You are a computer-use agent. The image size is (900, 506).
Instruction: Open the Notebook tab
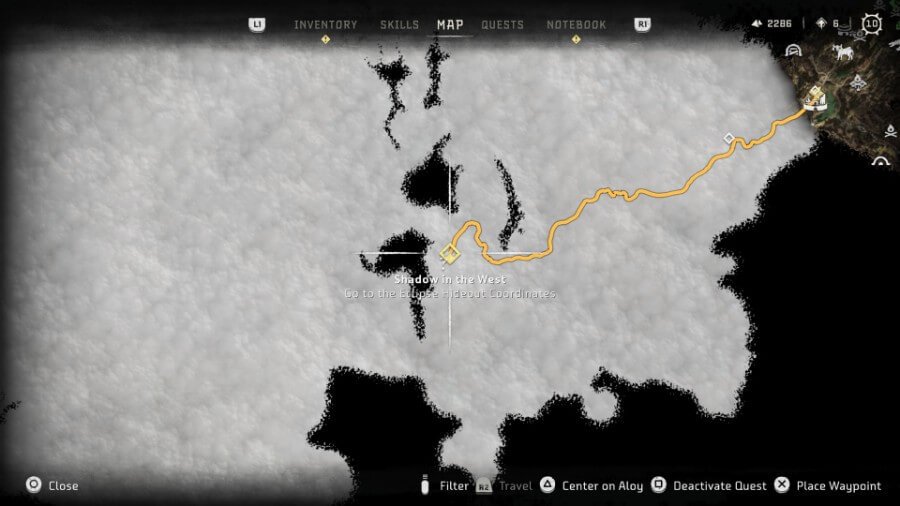point(576,25)
